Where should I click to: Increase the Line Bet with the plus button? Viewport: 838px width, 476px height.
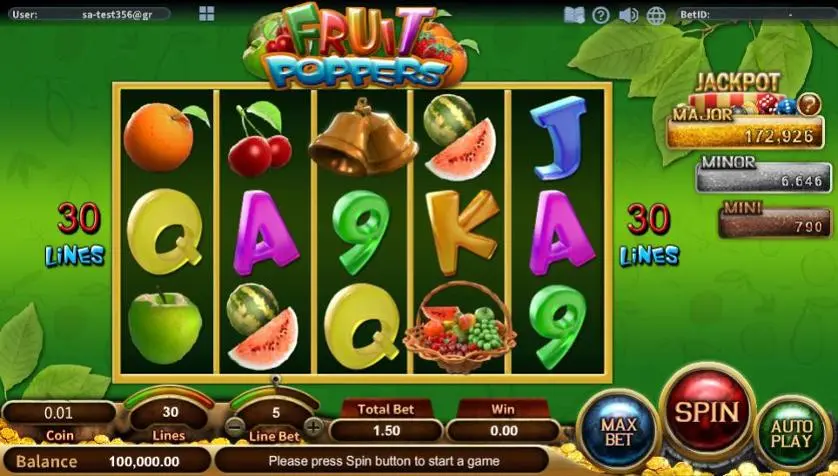point(313,427)
